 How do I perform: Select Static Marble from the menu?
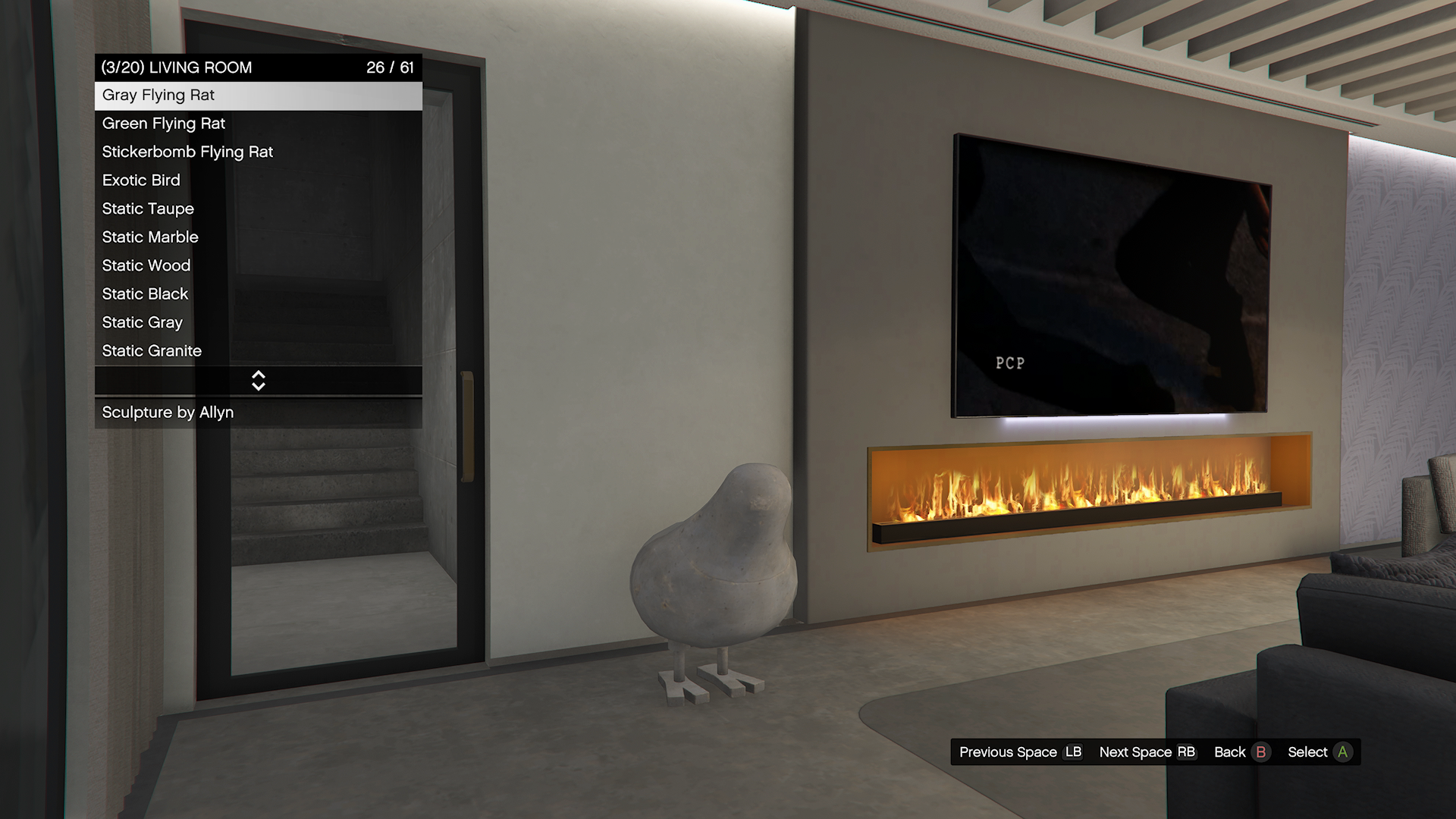pos(258,237)
